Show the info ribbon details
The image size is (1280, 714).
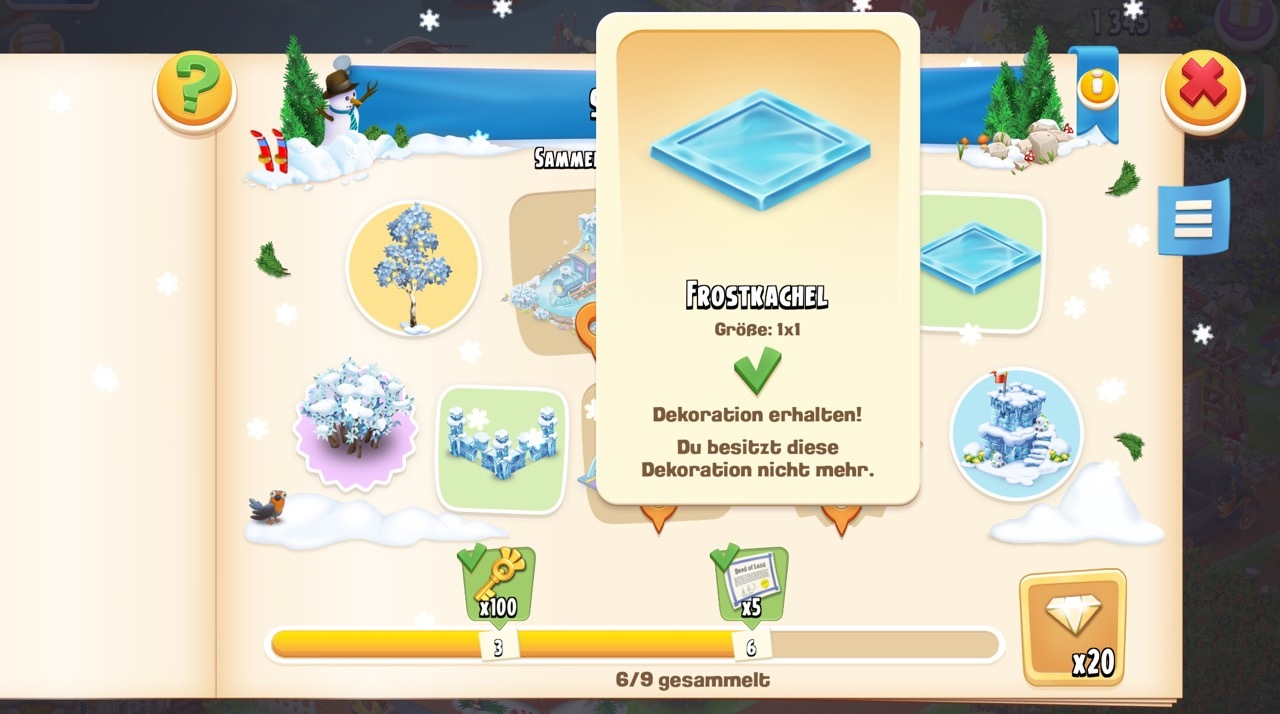pos(1097,88)
